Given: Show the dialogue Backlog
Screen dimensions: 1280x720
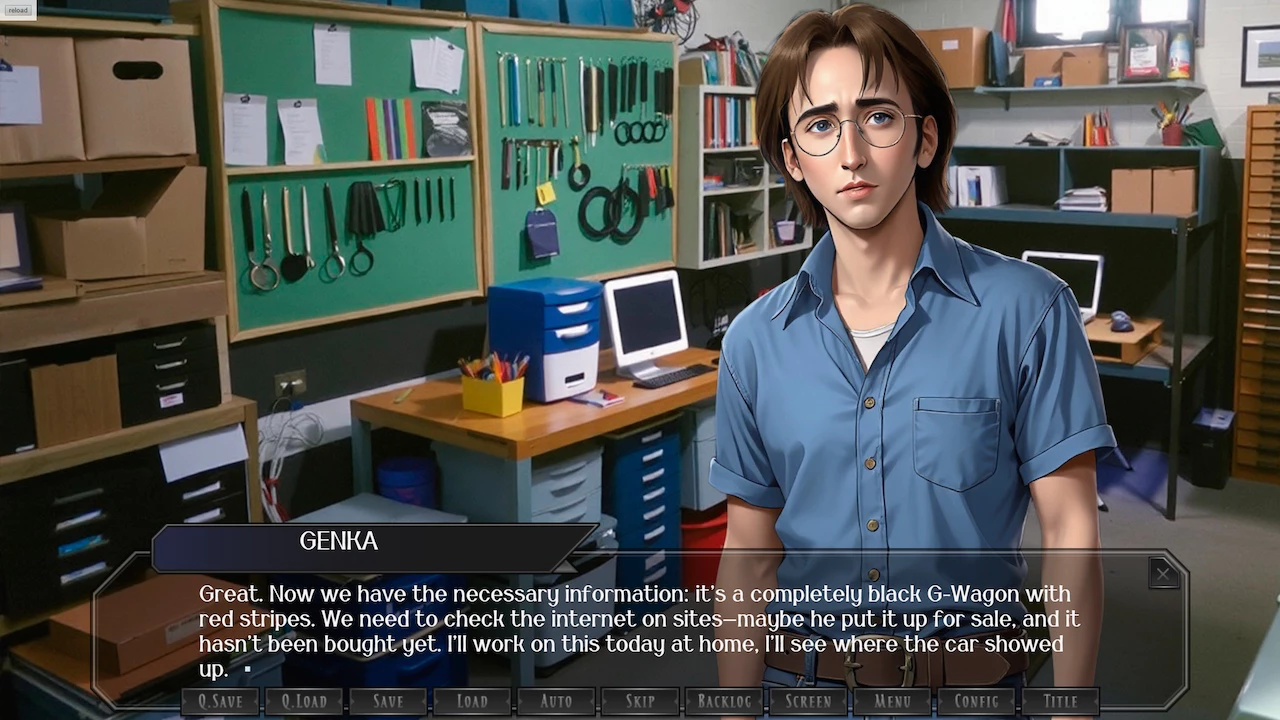Looking at the screenshot, I should [x=724, y=701].
